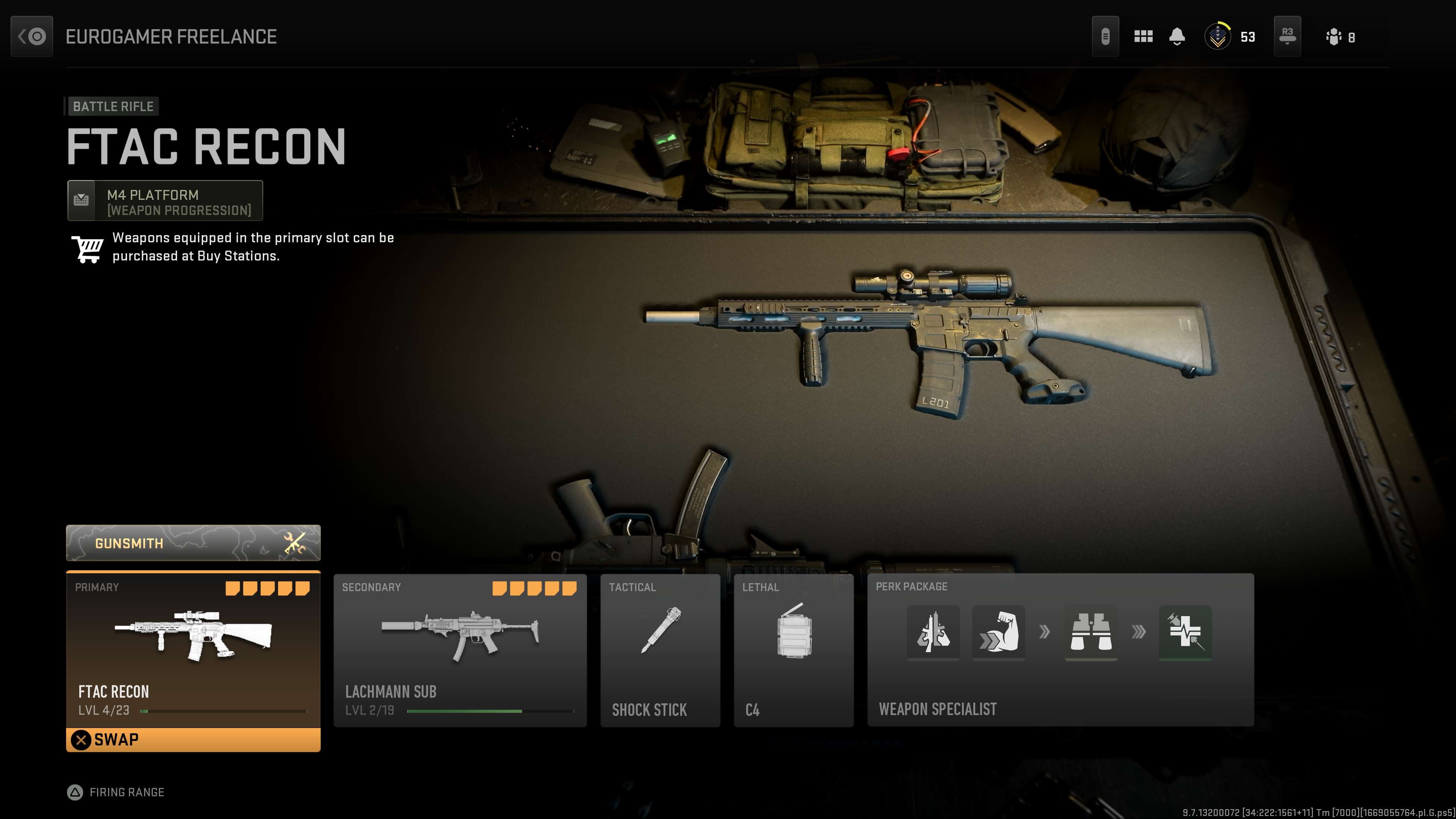The height and width of the screenshot is (819, 1456).
Task: Select the Survivor medical perk icon
Action: click(1185, 633)
